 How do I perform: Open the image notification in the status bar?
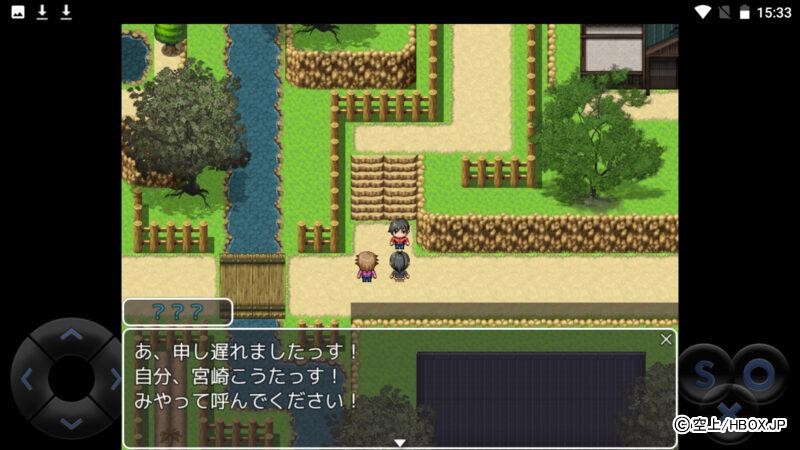(17, 12)
